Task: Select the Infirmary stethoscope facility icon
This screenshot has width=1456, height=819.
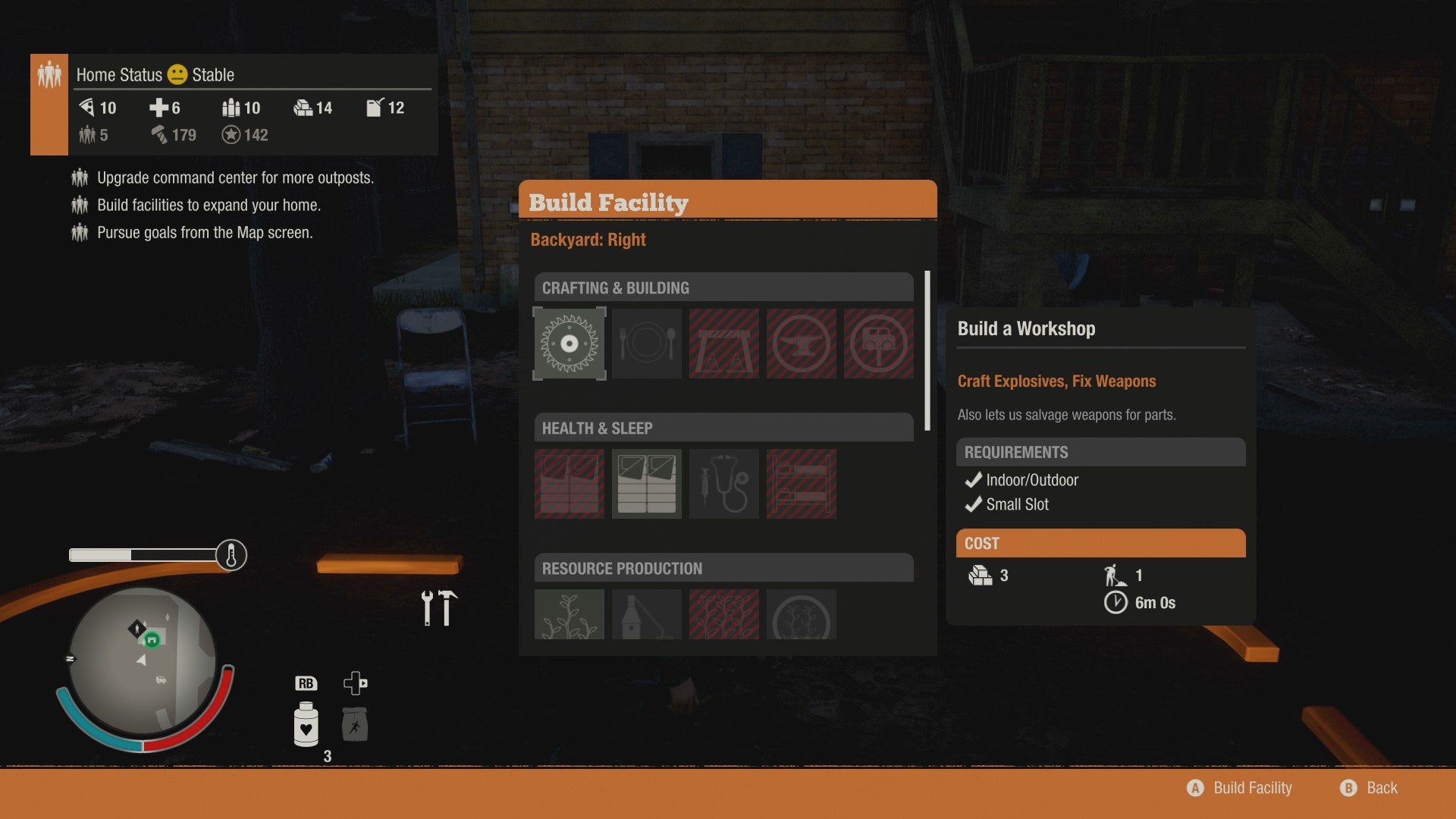Action: coord(723,484)
